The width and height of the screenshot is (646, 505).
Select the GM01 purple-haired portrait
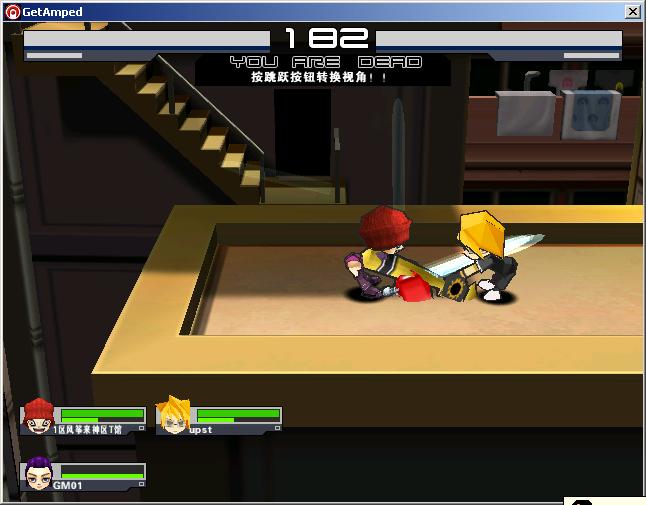[38, 473]
